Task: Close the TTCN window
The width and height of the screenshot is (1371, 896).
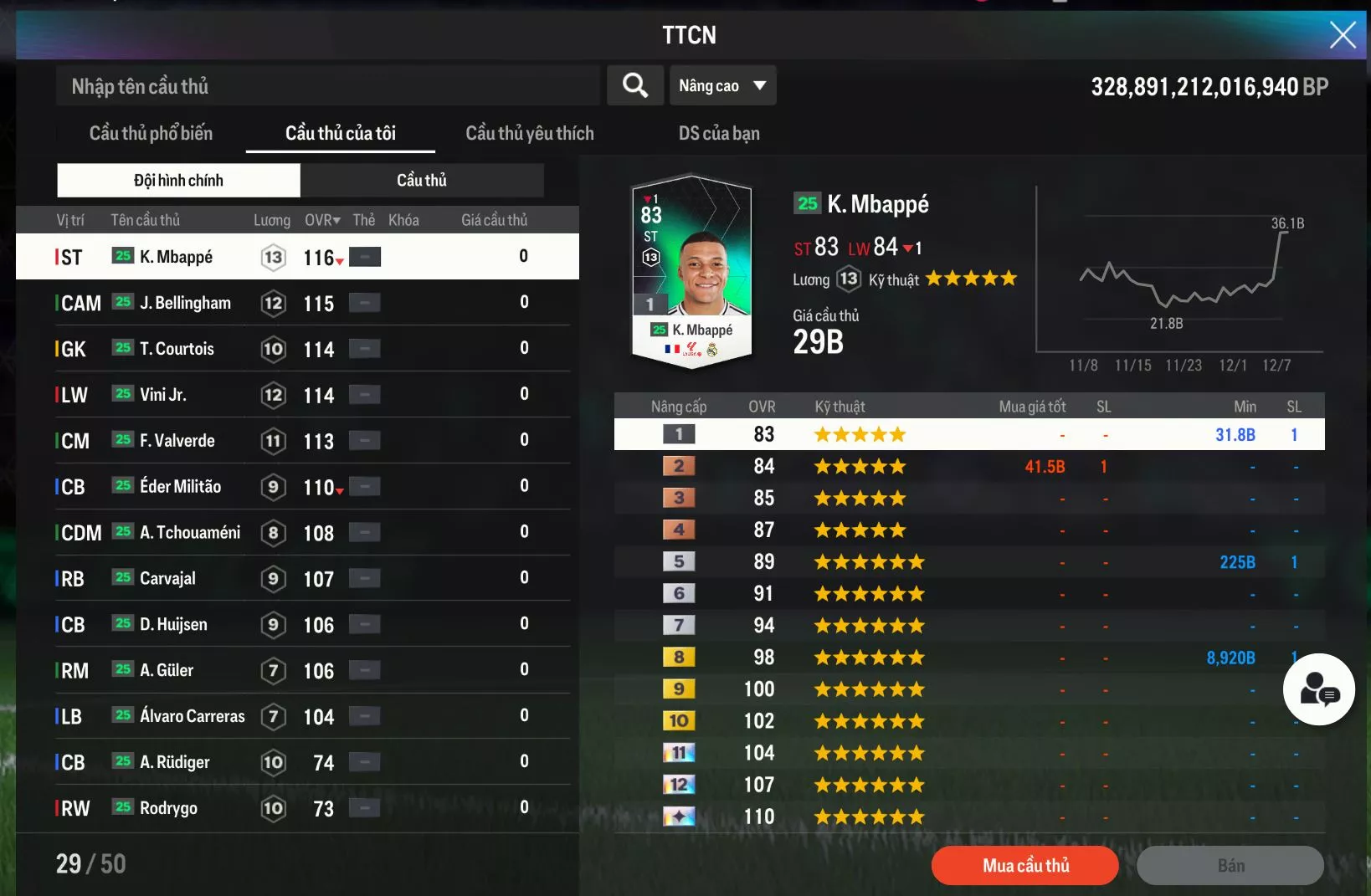Action: [x=1343, y=35]
